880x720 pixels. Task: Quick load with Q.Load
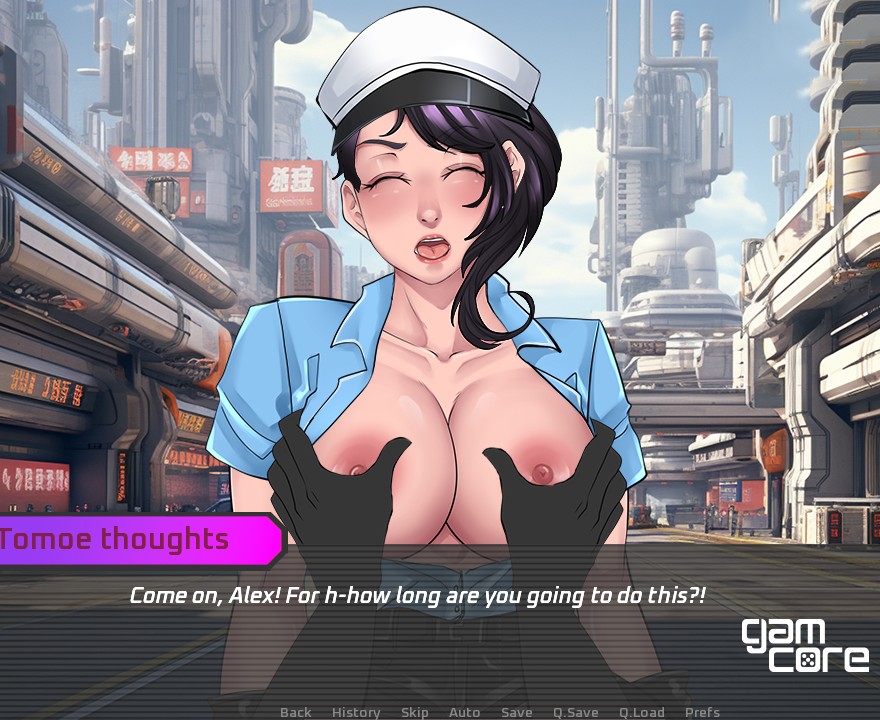pos(642,712)
